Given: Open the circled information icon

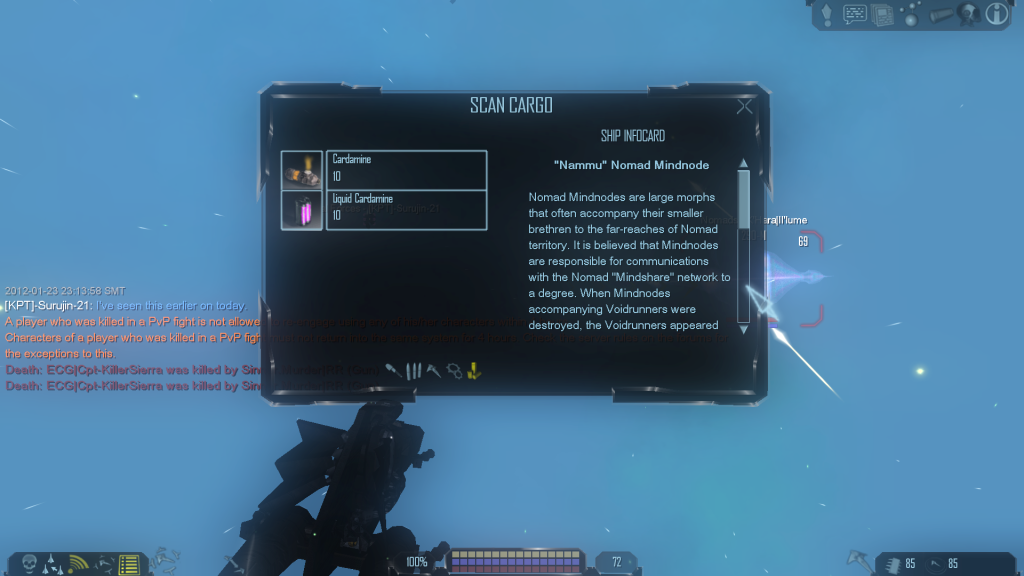Looking at the screenshot, I should (x=996, y=14).
